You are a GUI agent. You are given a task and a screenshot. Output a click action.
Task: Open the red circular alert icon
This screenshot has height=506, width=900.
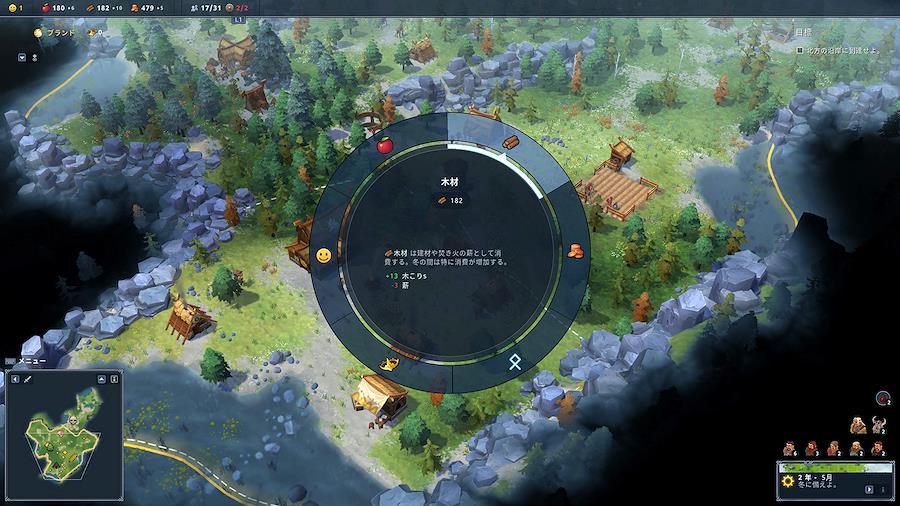tap(881, 398)
